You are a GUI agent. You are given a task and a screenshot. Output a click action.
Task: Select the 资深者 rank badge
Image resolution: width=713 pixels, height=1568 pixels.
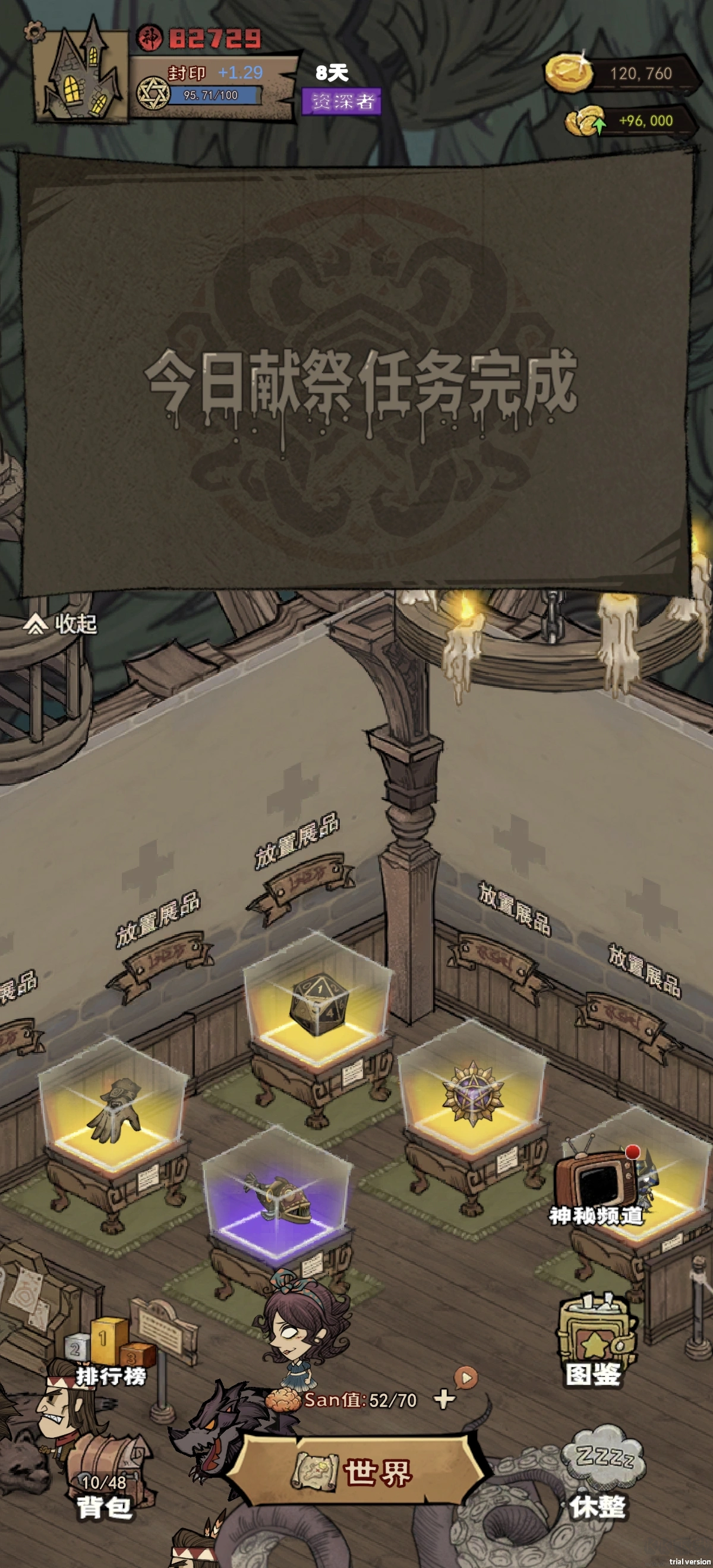(x=342, y=101)
